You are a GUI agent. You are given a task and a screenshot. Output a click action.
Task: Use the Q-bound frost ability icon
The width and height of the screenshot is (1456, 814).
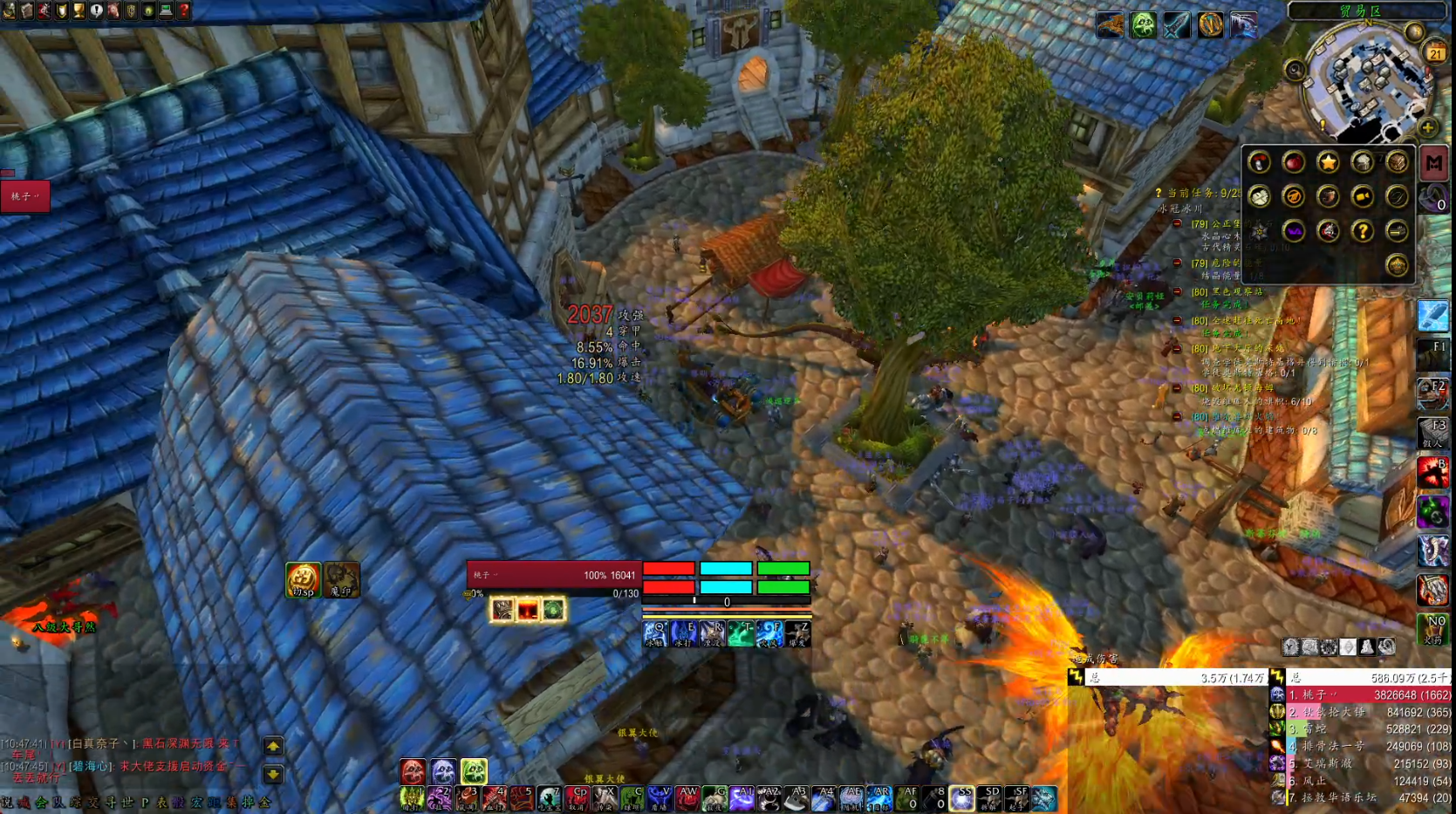(655, 633)
